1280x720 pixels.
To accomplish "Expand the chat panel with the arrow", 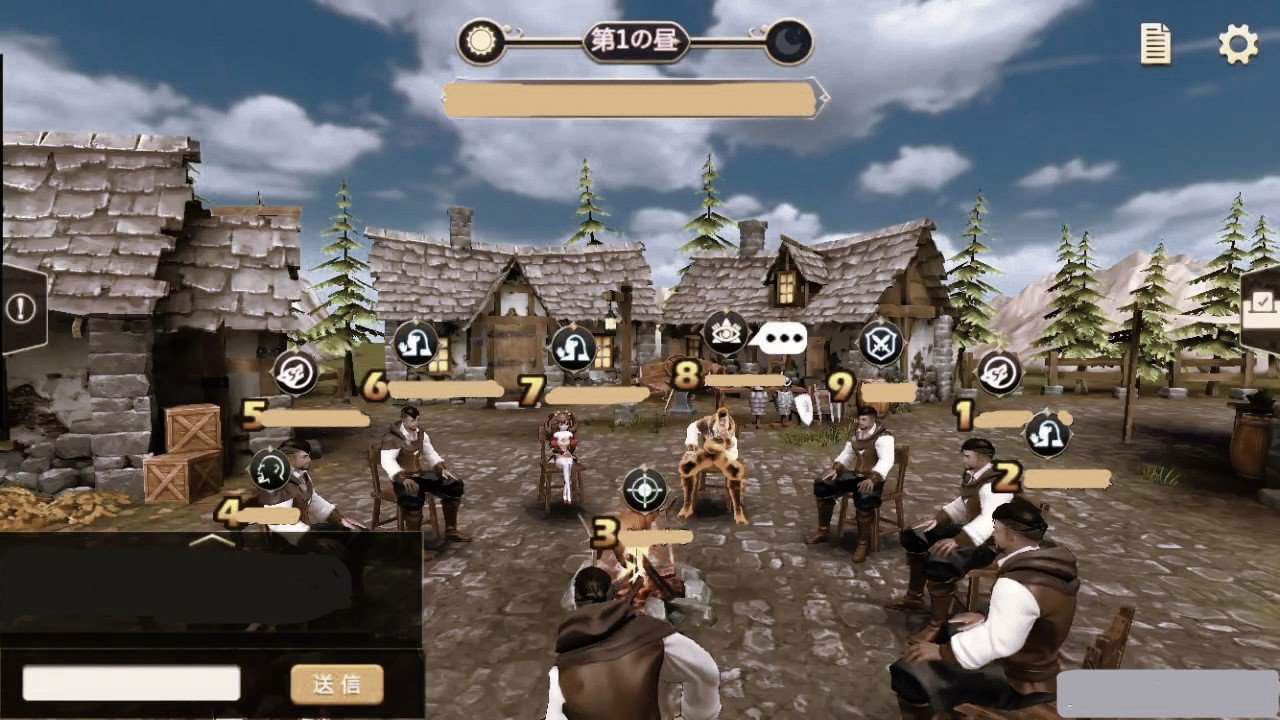I will pos(211,540).
